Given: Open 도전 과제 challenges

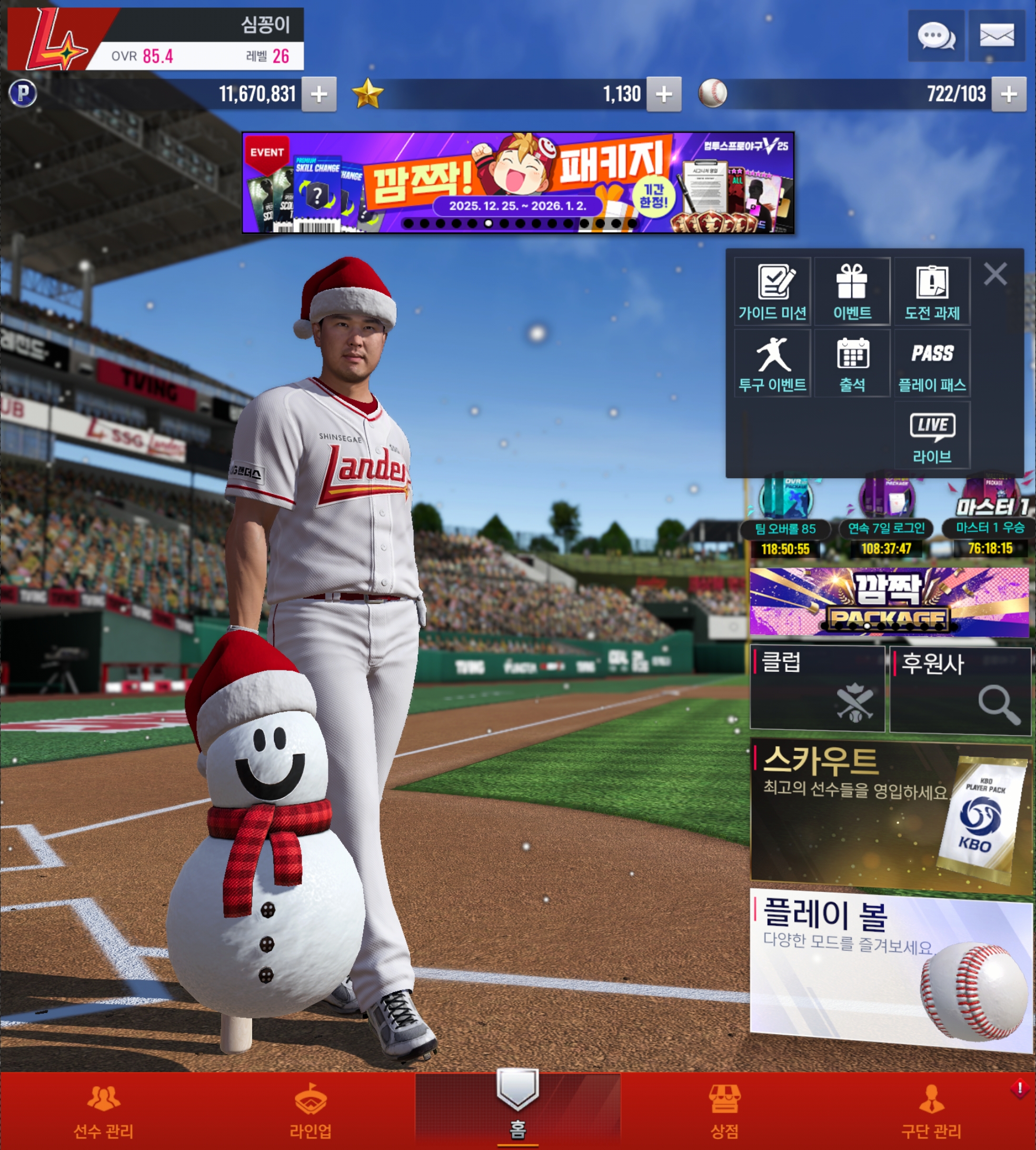Looking at the screenshot, I should pos(932,292).
